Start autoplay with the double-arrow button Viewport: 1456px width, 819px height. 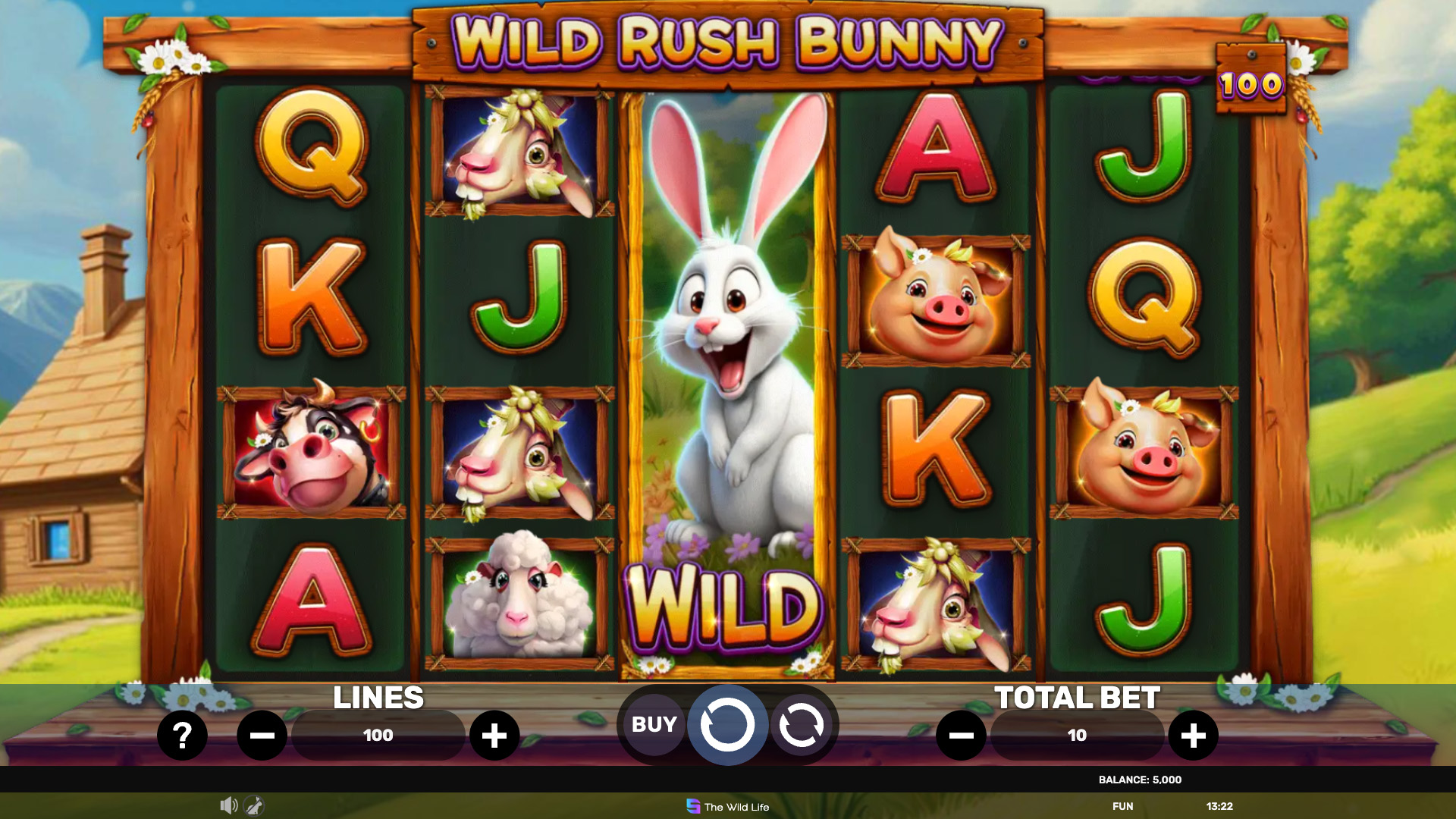801,725
